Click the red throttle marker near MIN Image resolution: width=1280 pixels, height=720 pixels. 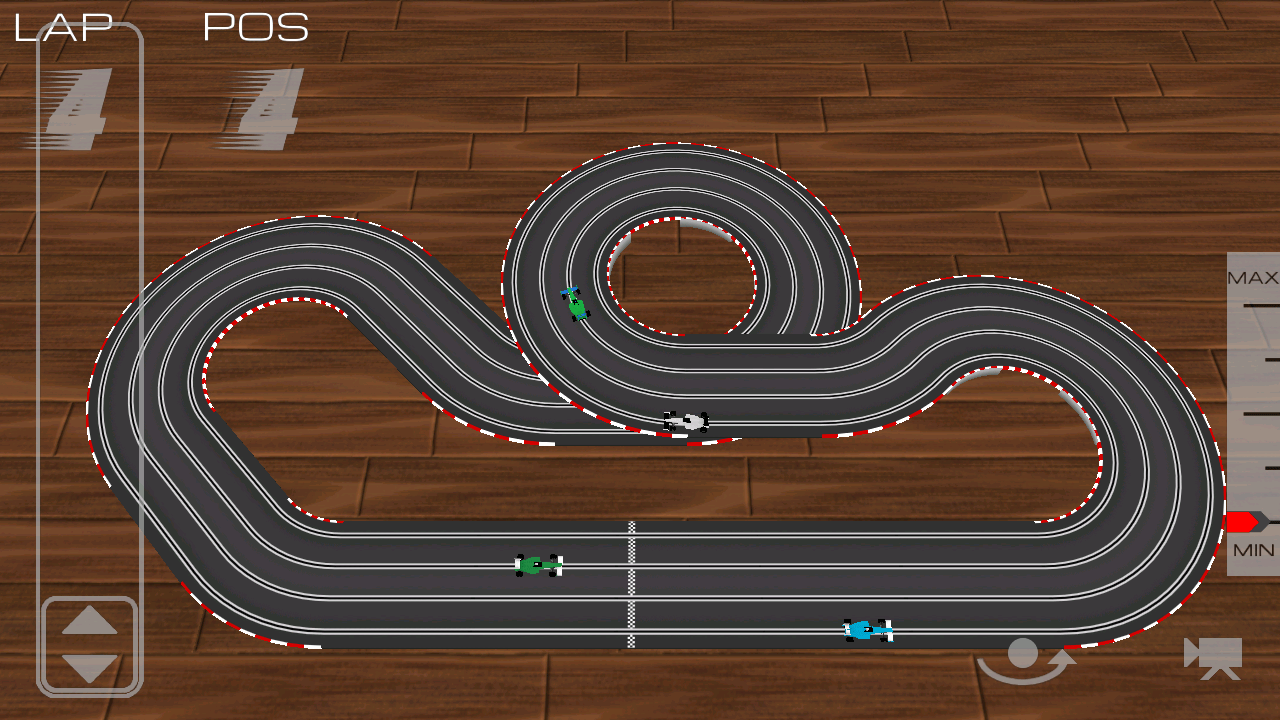pyautogui.click(x=1243, y=521)
